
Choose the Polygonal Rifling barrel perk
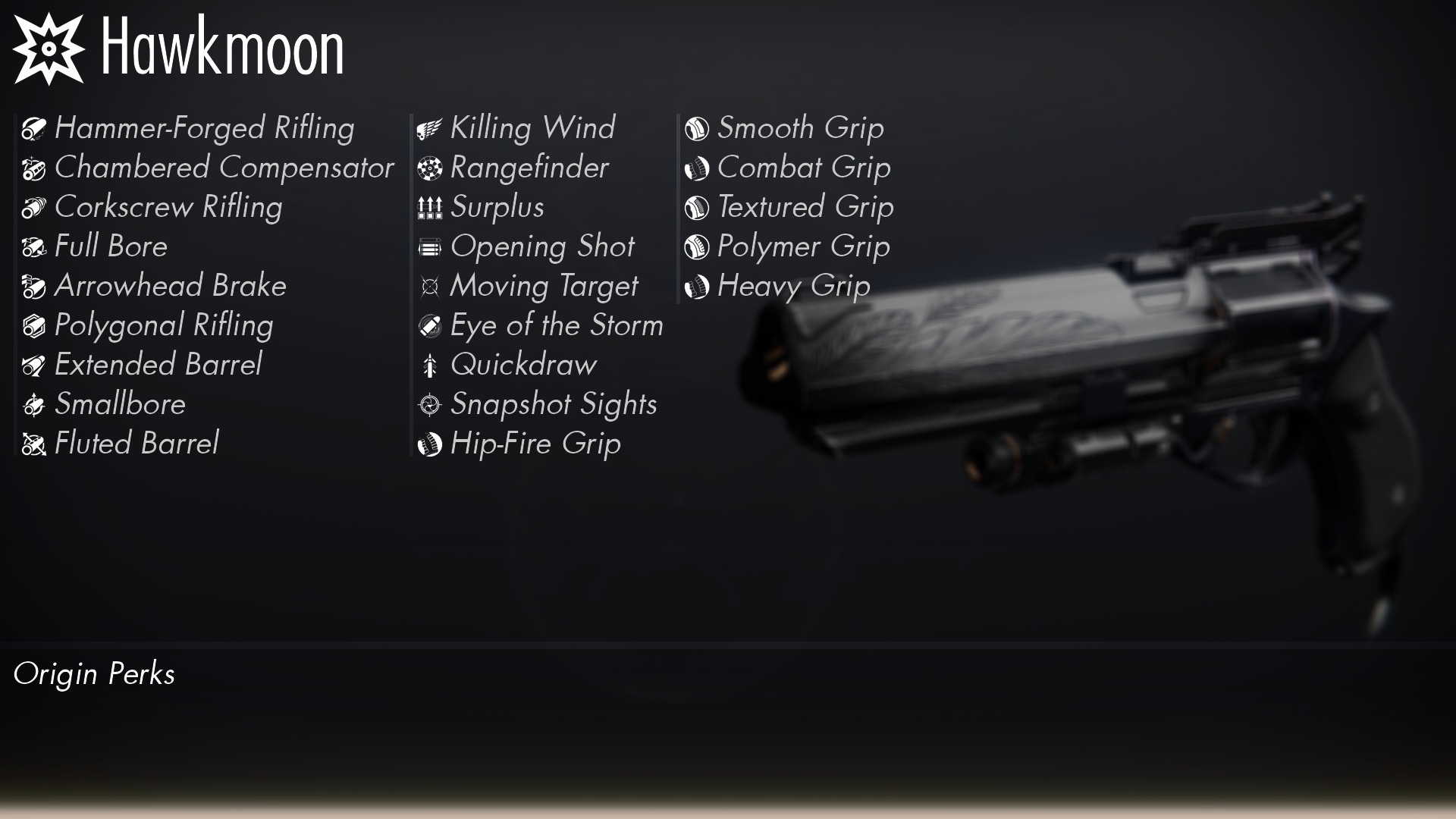point(33,325)
